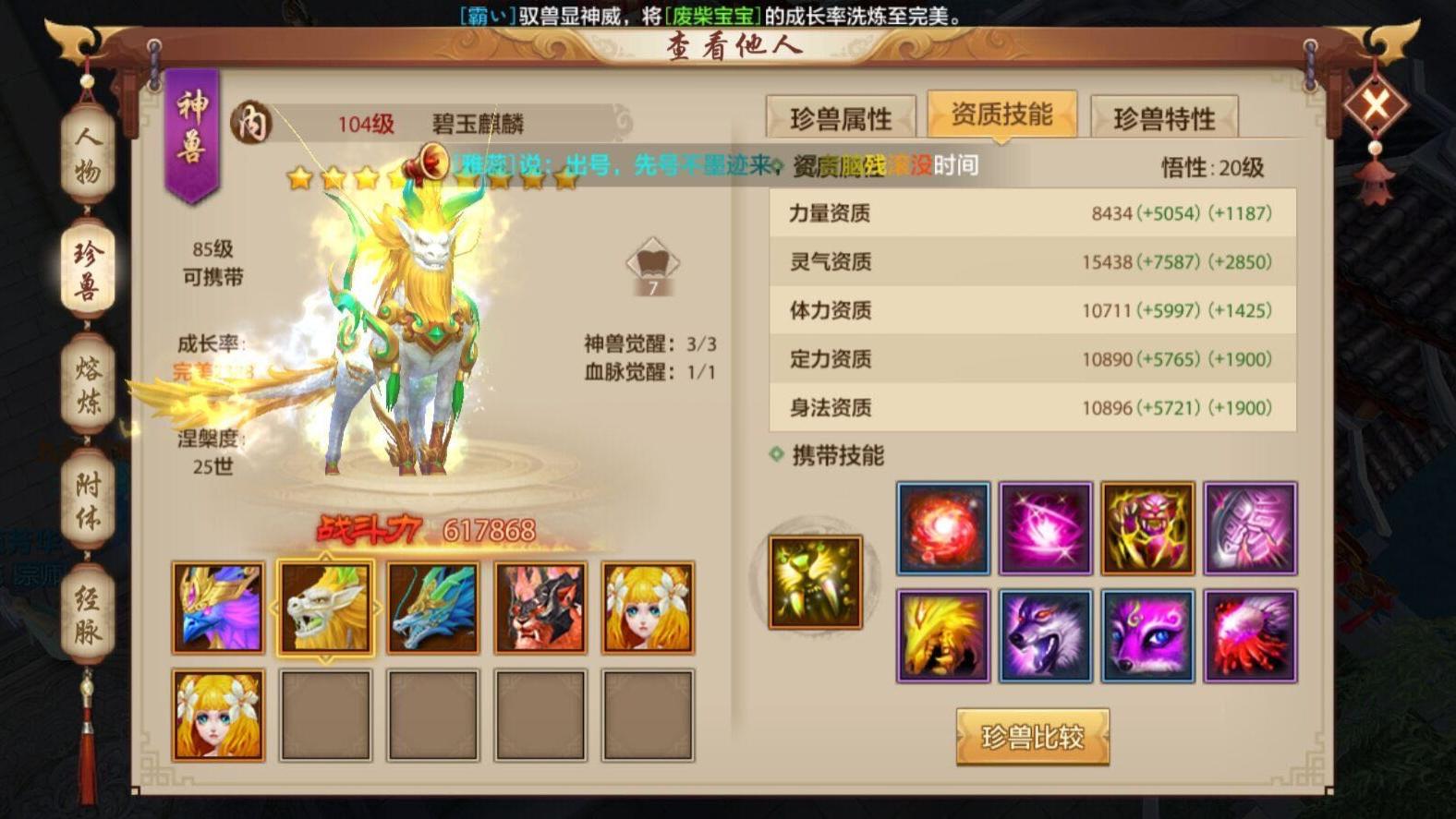This screenshot has height=819, width=1456.
Task: Select the wolf head skill icon
Action: tap(1046, 635)
